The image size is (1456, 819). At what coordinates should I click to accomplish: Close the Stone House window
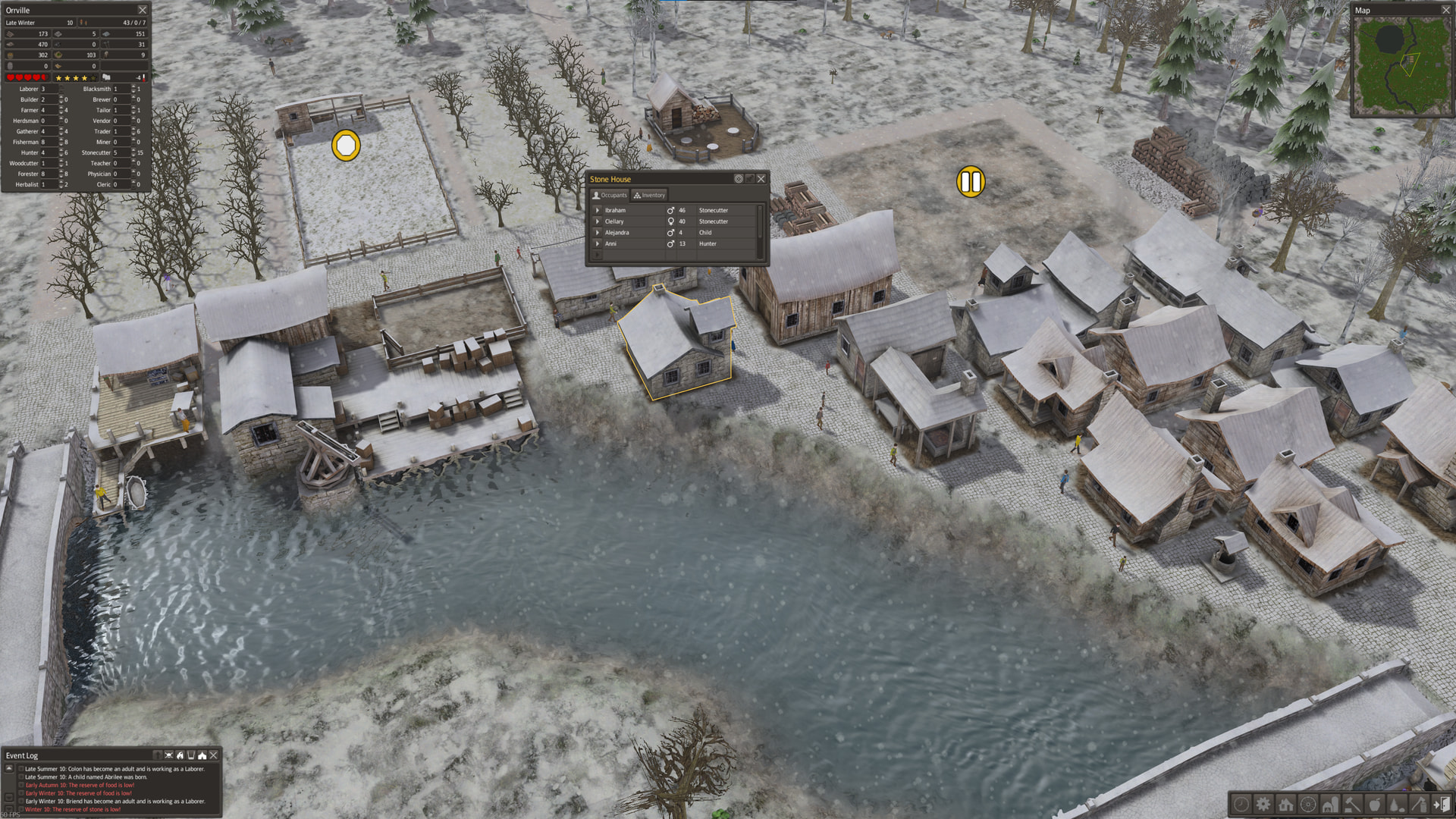pos(761,179)
